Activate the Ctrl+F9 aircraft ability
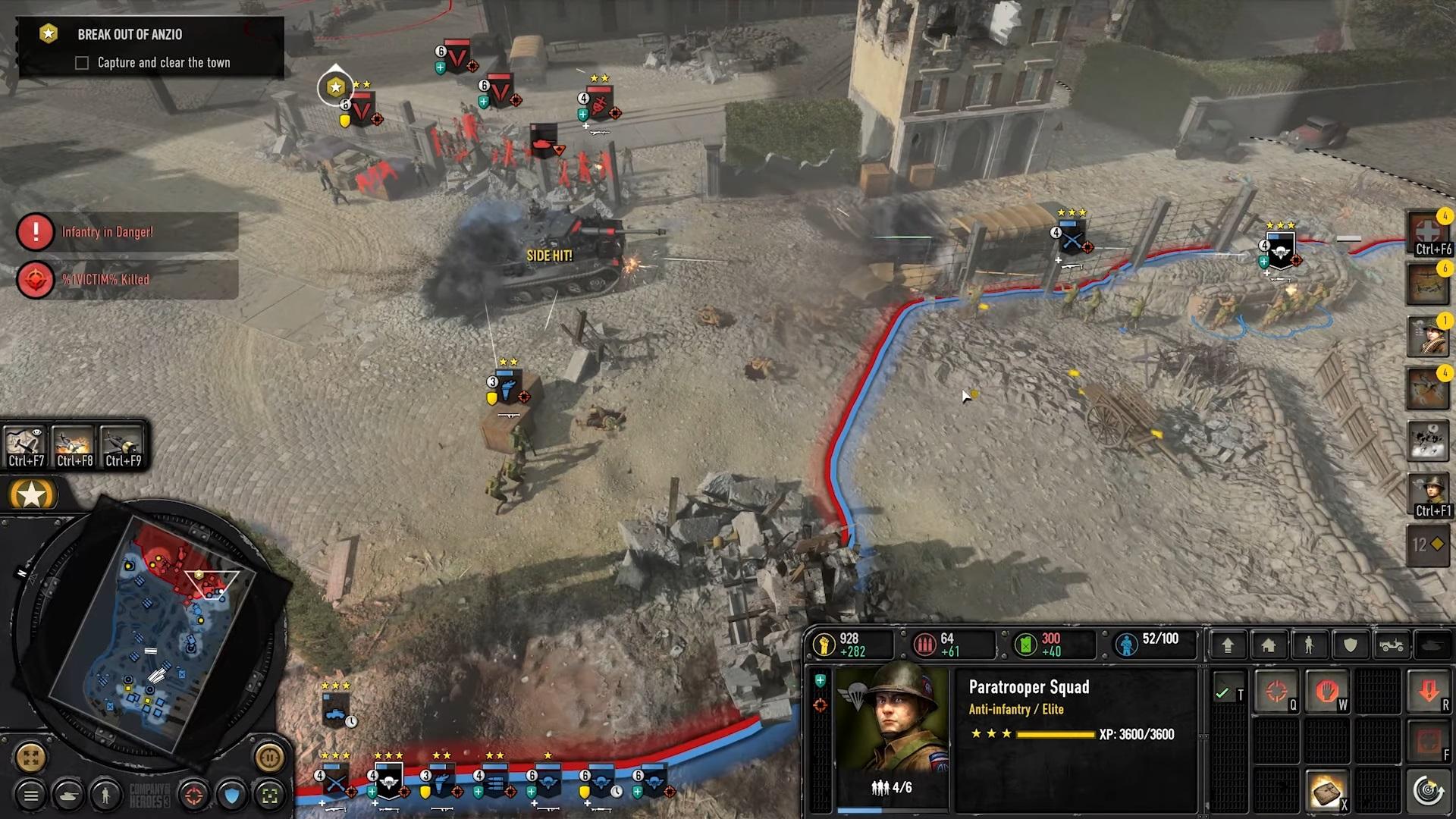 click(x=123, y=446)
